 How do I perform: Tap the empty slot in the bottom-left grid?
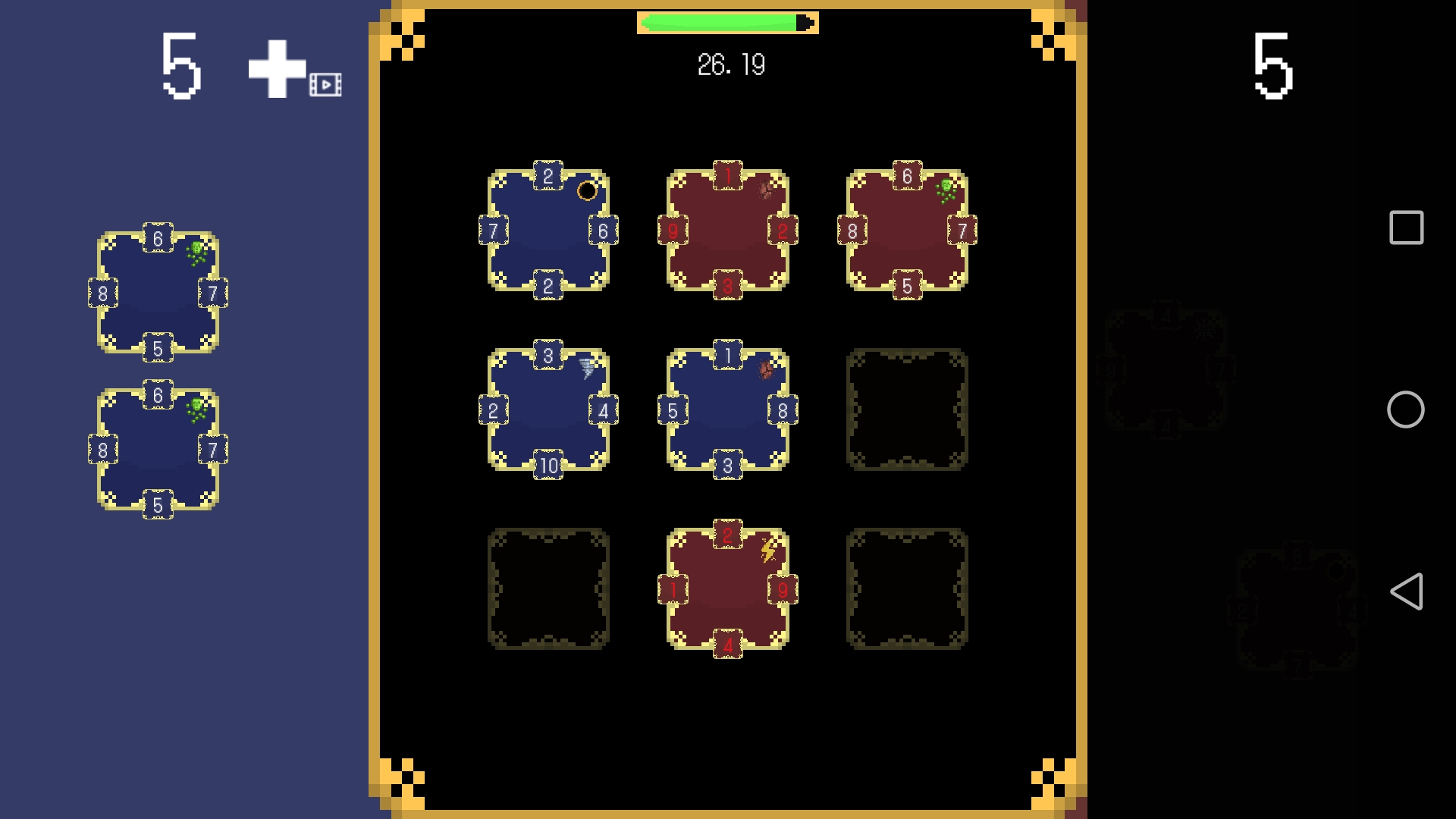tap(549, 588)
